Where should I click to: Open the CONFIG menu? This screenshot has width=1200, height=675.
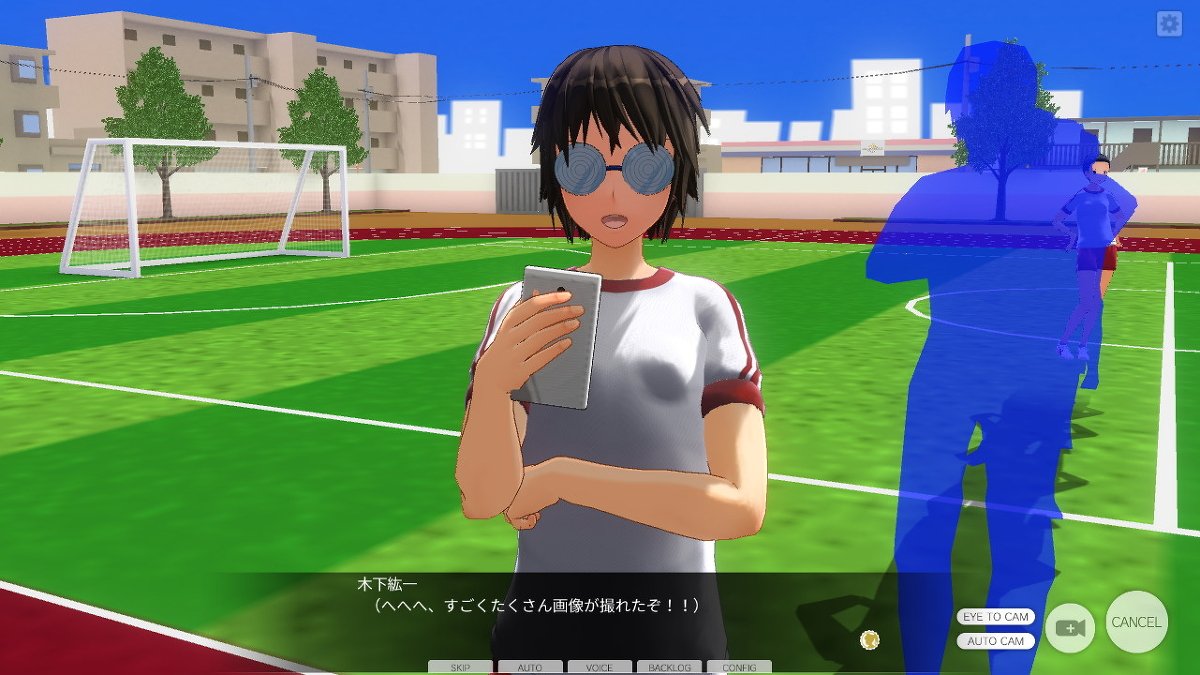[x=739, y=667]
